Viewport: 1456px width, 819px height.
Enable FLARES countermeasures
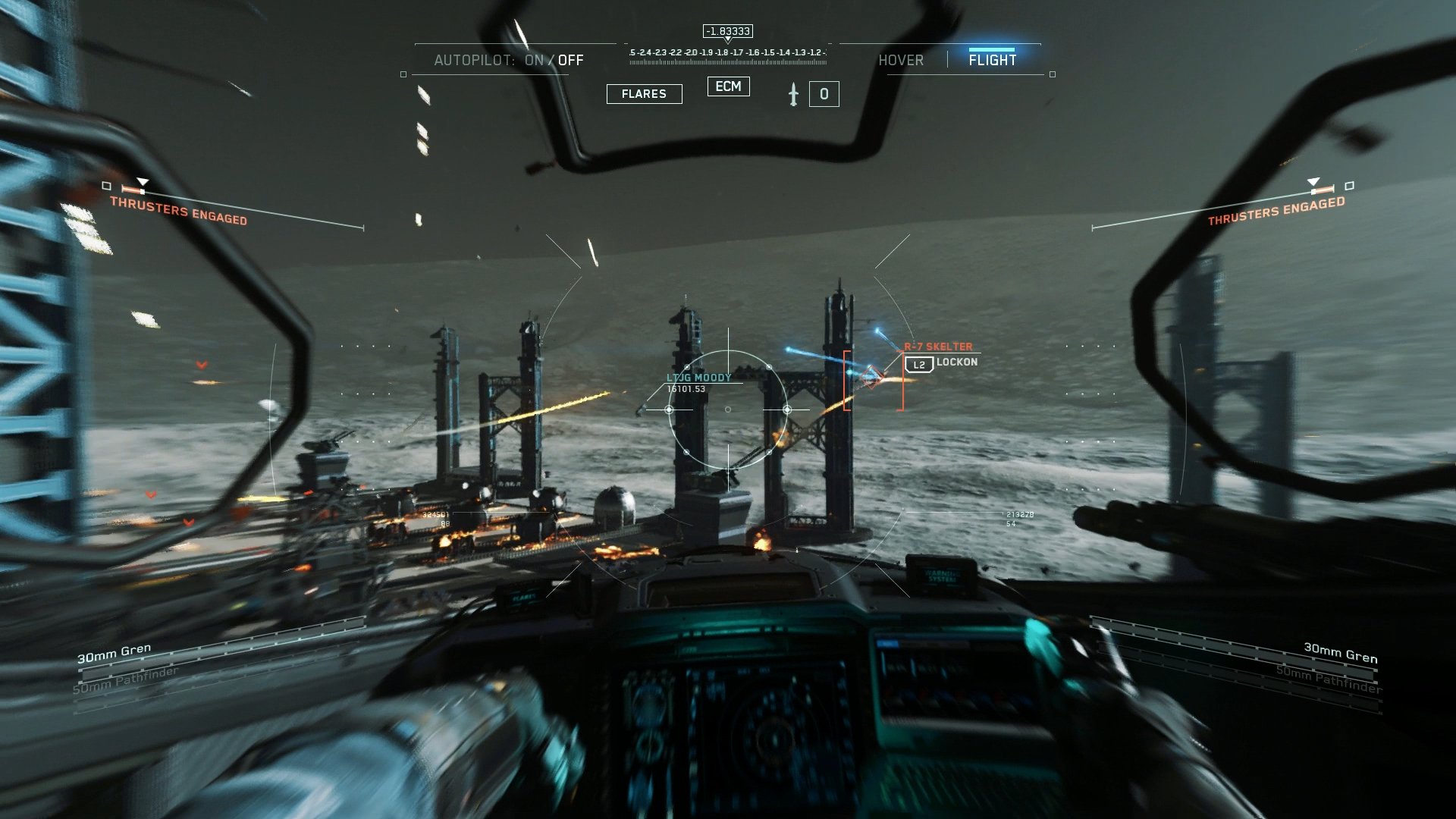[x=644, y=93]
